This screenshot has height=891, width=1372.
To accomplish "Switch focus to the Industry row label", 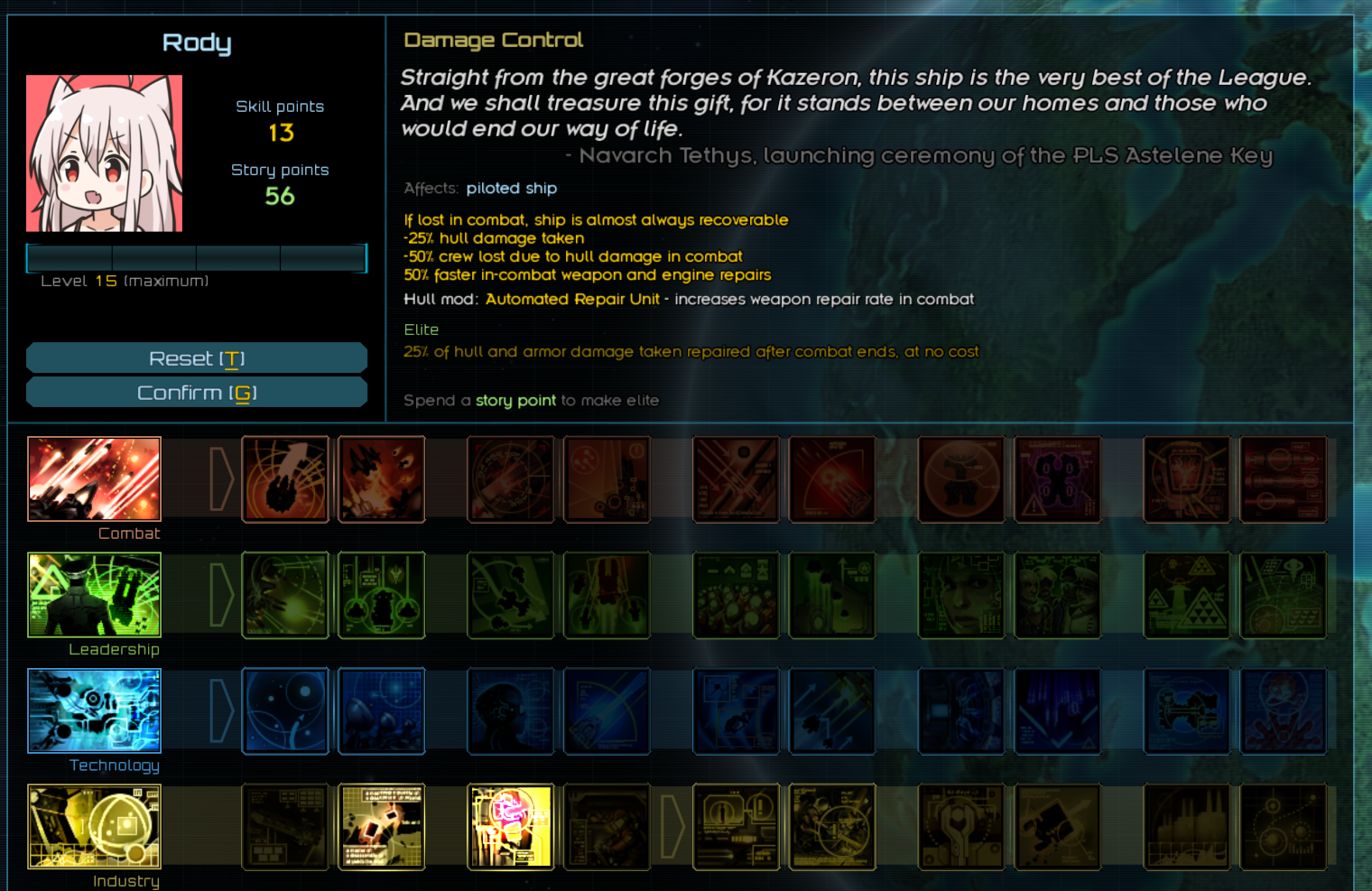I will 125,880.
